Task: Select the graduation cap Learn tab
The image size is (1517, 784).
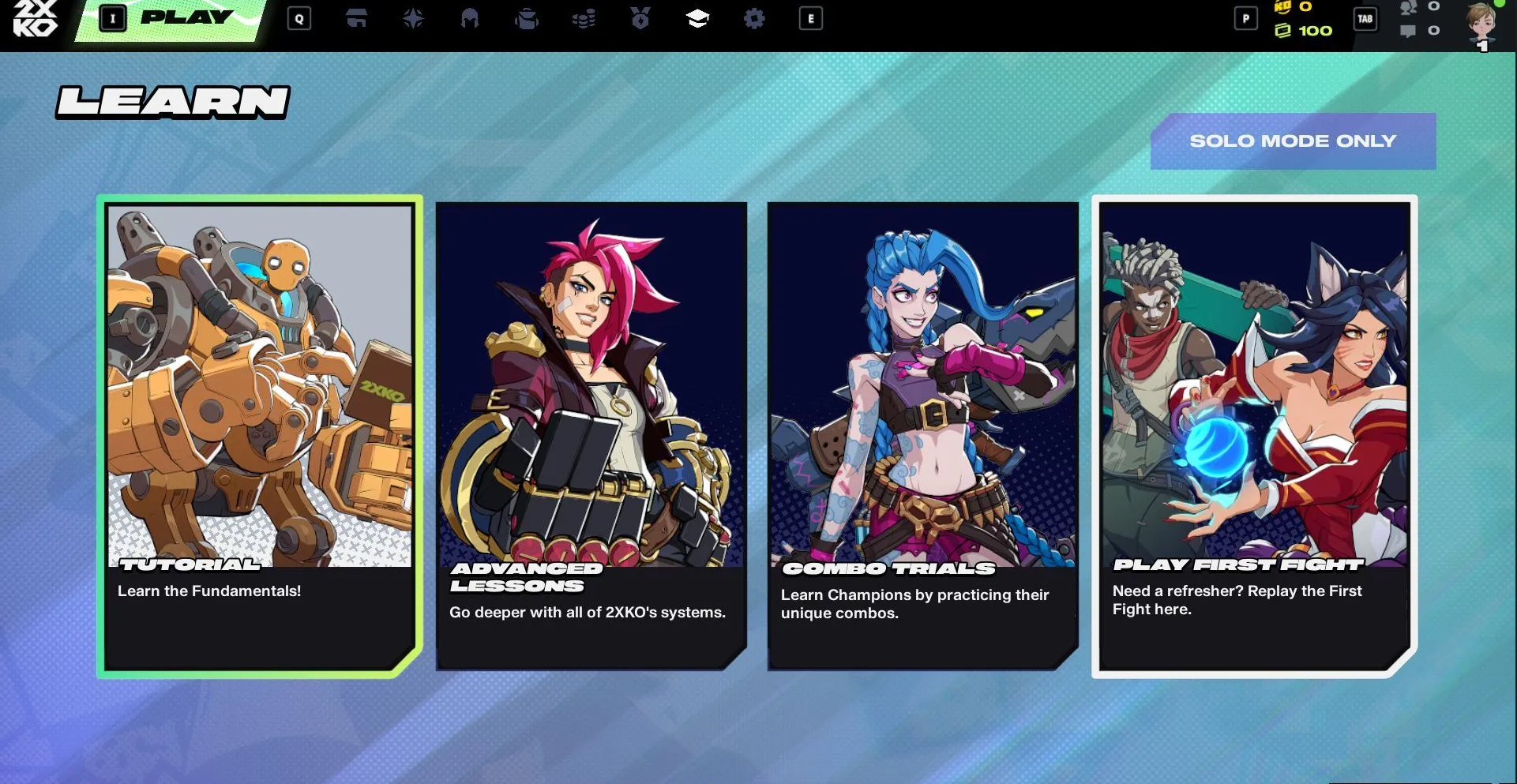Action: coord(697,18)
